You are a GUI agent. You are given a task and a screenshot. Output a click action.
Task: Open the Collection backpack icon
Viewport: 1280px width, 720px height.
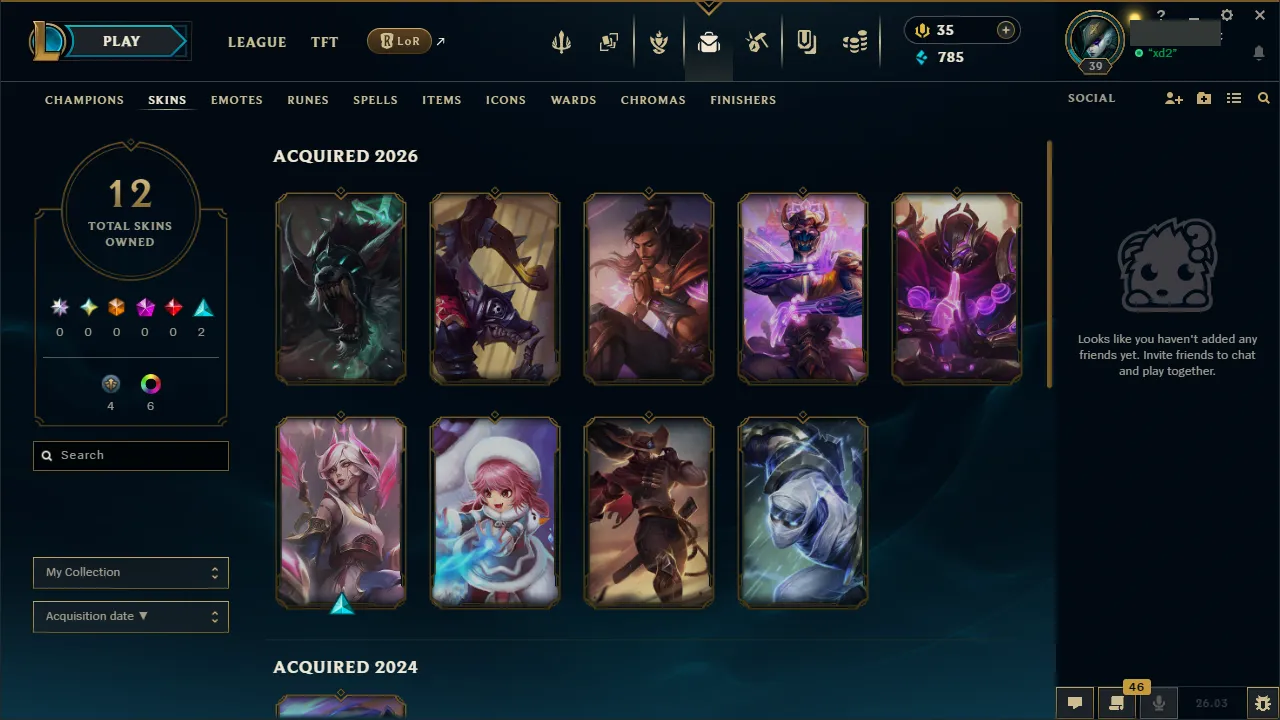(709, 41)
